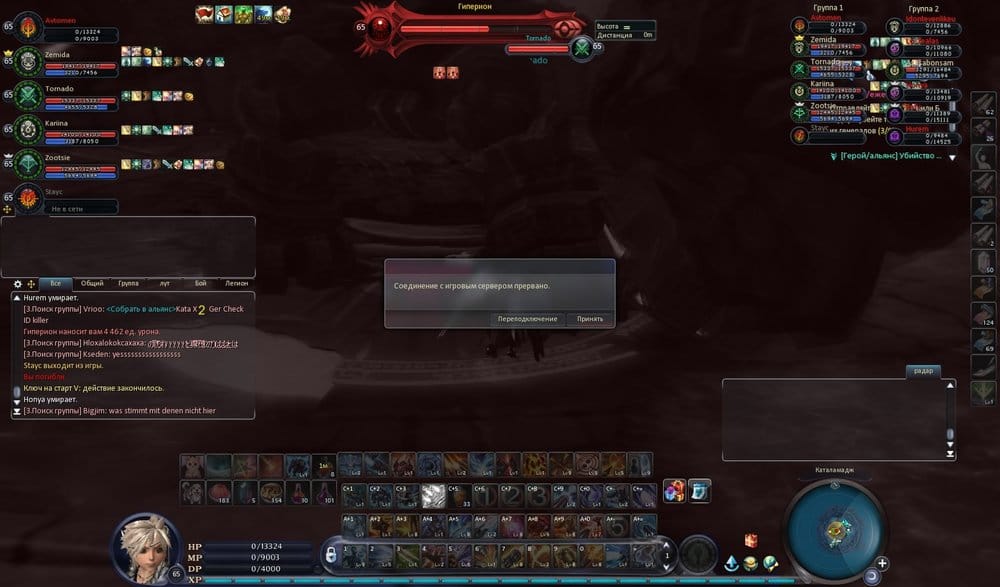The height and width of the screenshot is (587, 1000).
Task: Toggle the hotbar padlock icon
Action: [329, 552]
